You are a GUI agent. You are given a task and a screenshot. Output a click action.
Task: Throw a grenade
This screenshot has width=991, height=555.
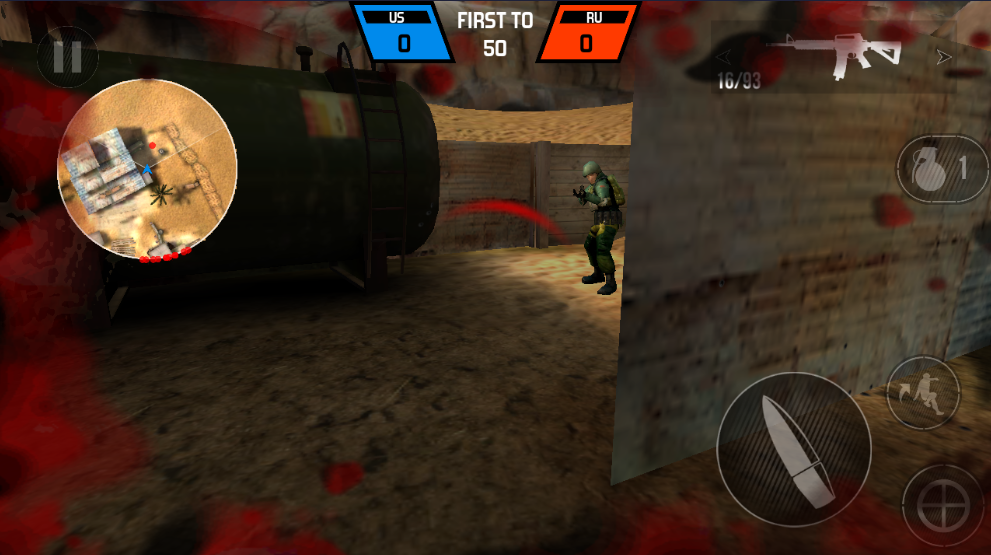[940, 169]
